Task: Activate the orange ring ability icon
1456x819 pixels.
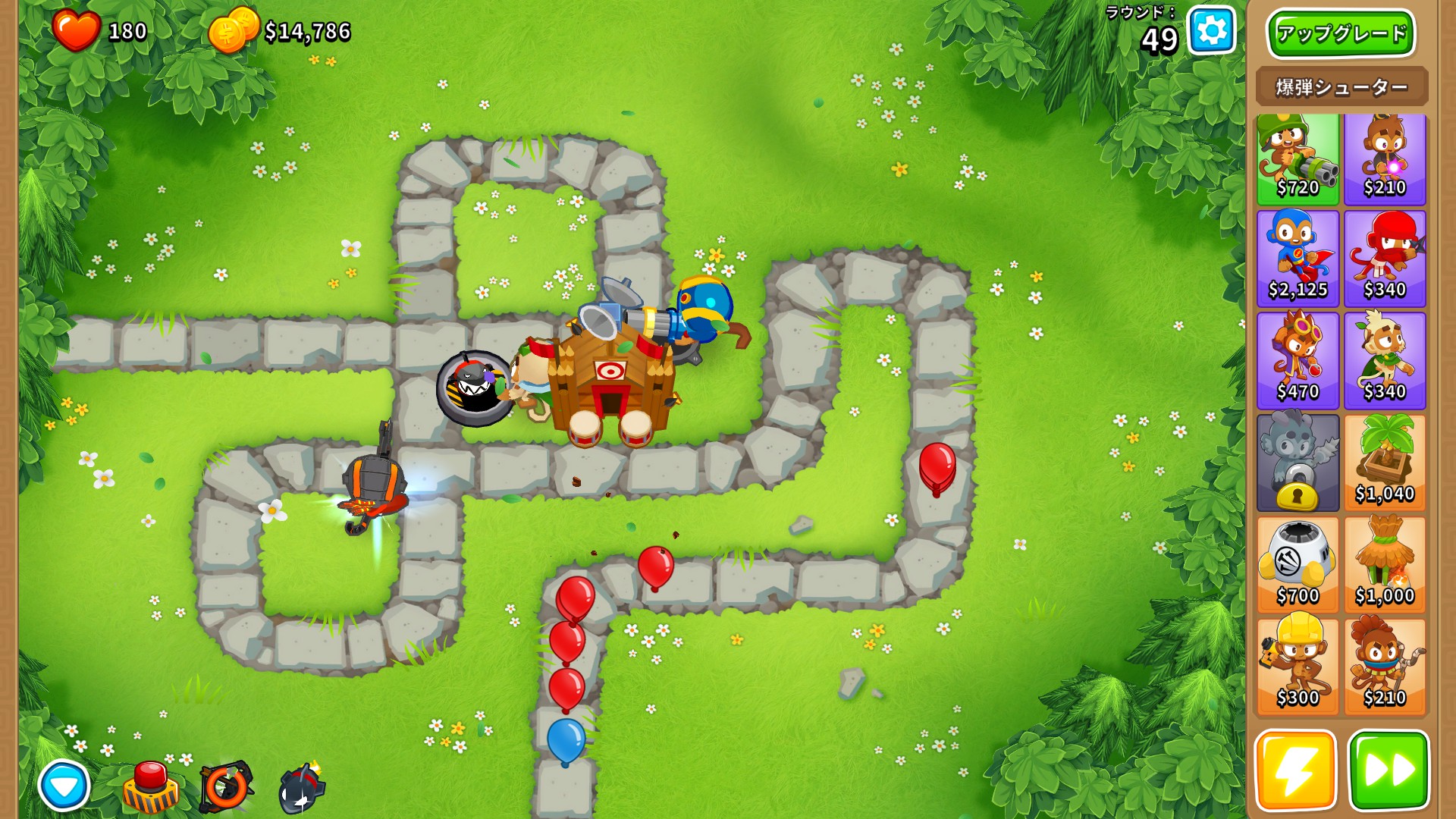Action: (225, 787)
